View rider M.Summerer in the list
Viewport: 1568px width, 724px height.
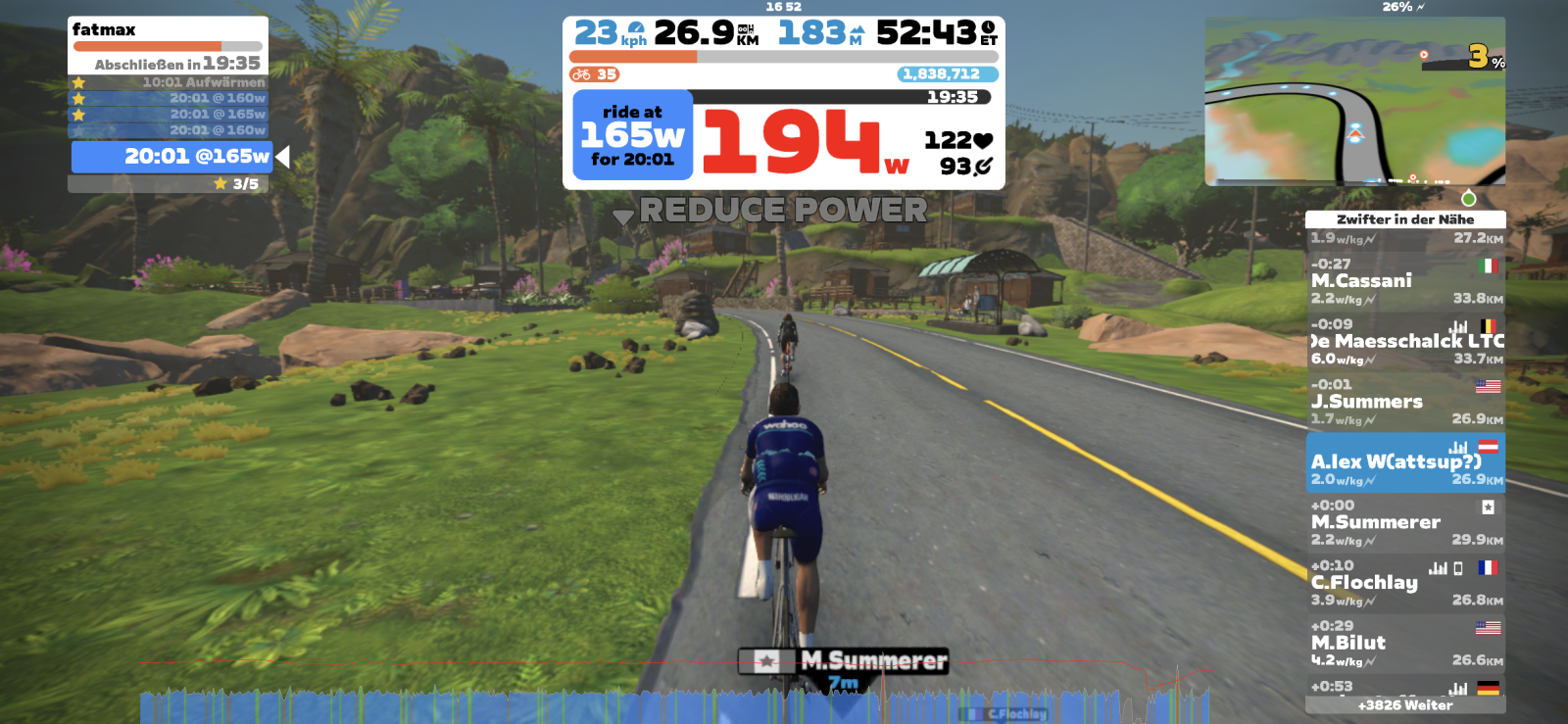click(x=1405, y=523)
